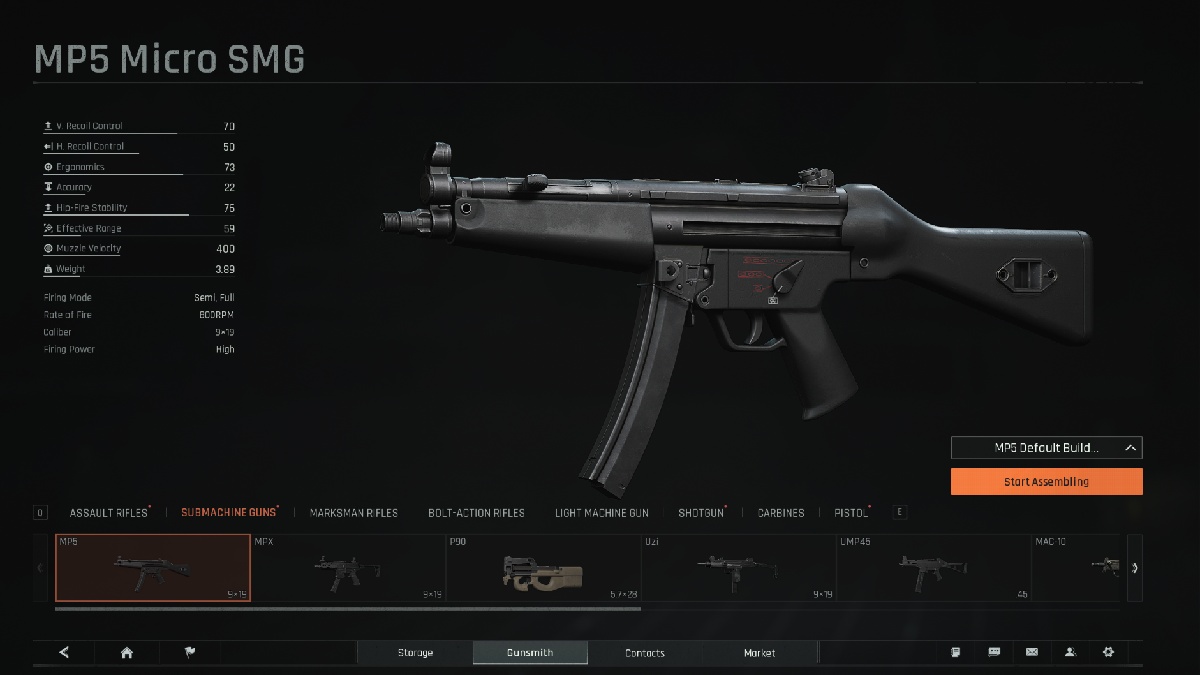Switch to the Shotgun category
The height and width of the screenshot is (675, 1200).
click(700, 513)
